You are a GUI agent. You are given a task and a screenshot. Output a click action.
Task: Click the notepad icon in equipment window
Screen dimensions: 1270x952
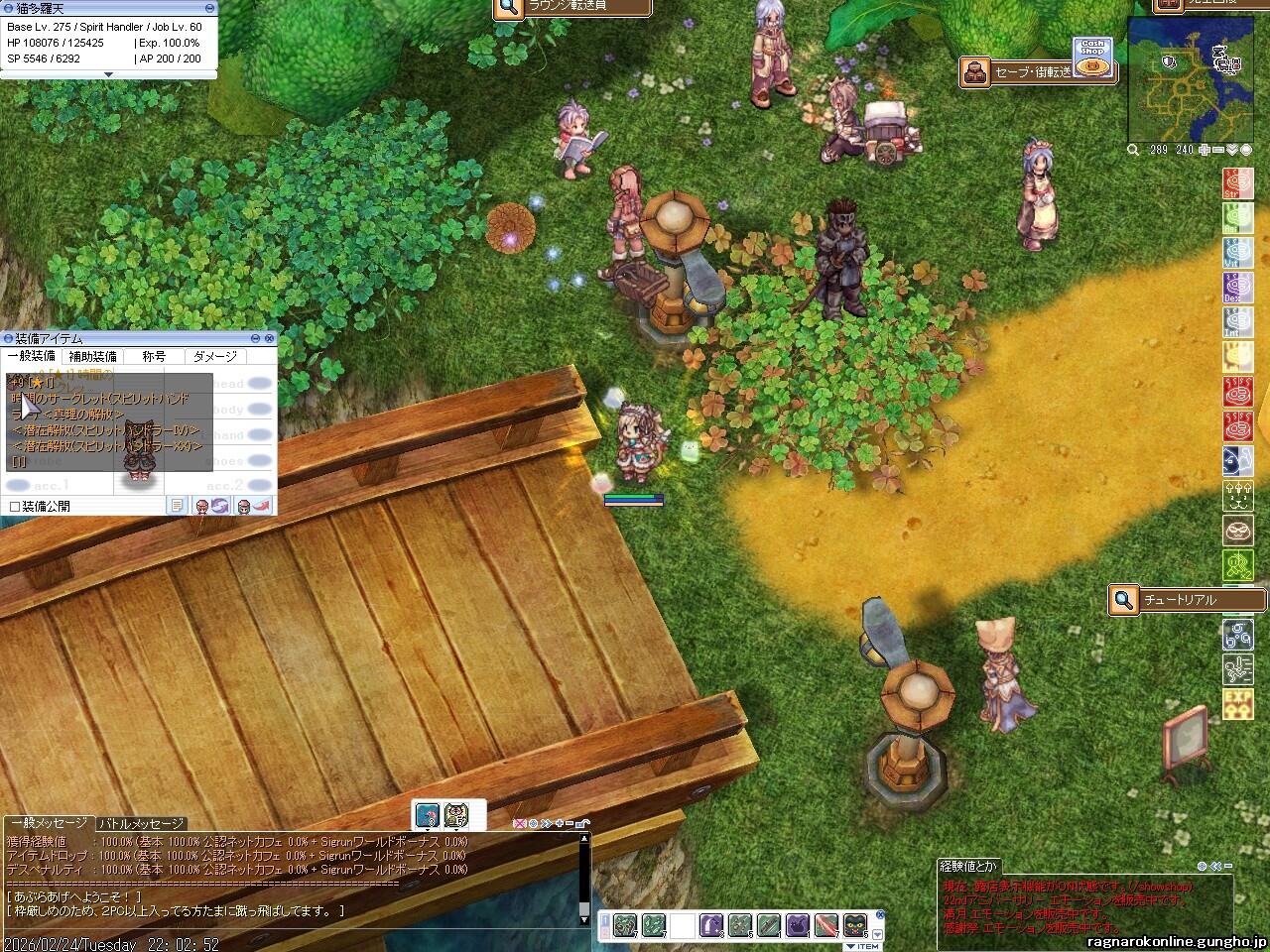pyautogui.click(x=177, y=507)
